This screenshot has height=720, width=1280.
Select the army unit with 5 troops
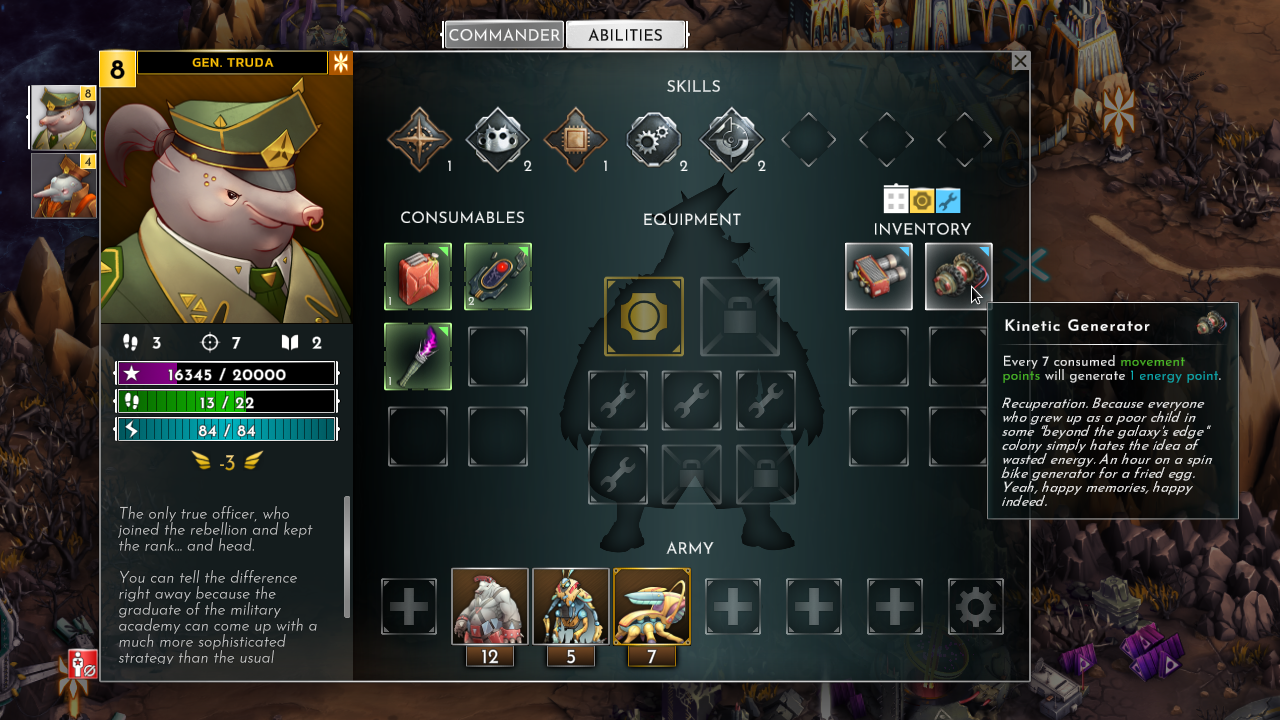click(x=571, y=607)
